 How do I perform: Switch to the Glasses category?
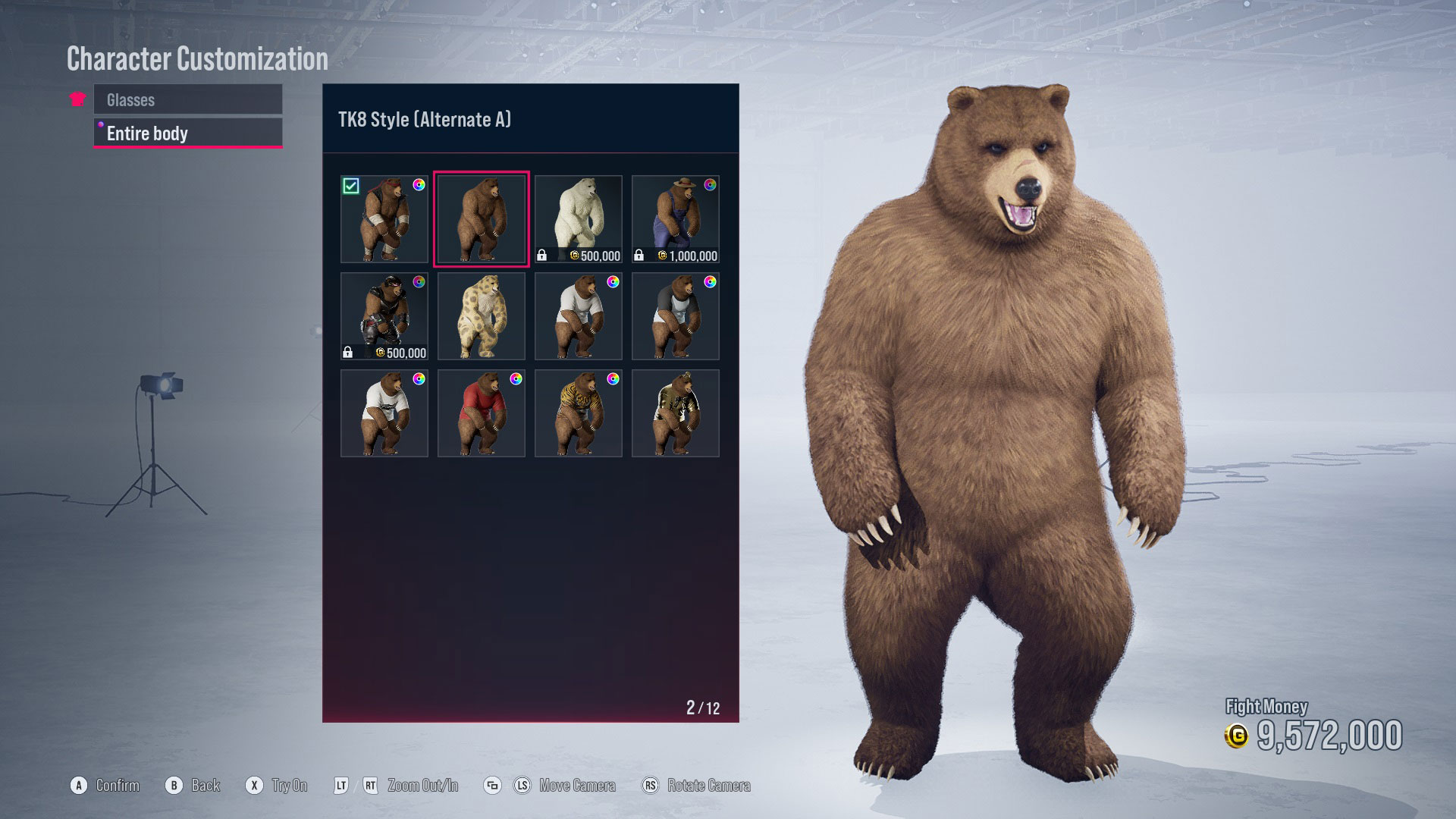tap(187, 99)
